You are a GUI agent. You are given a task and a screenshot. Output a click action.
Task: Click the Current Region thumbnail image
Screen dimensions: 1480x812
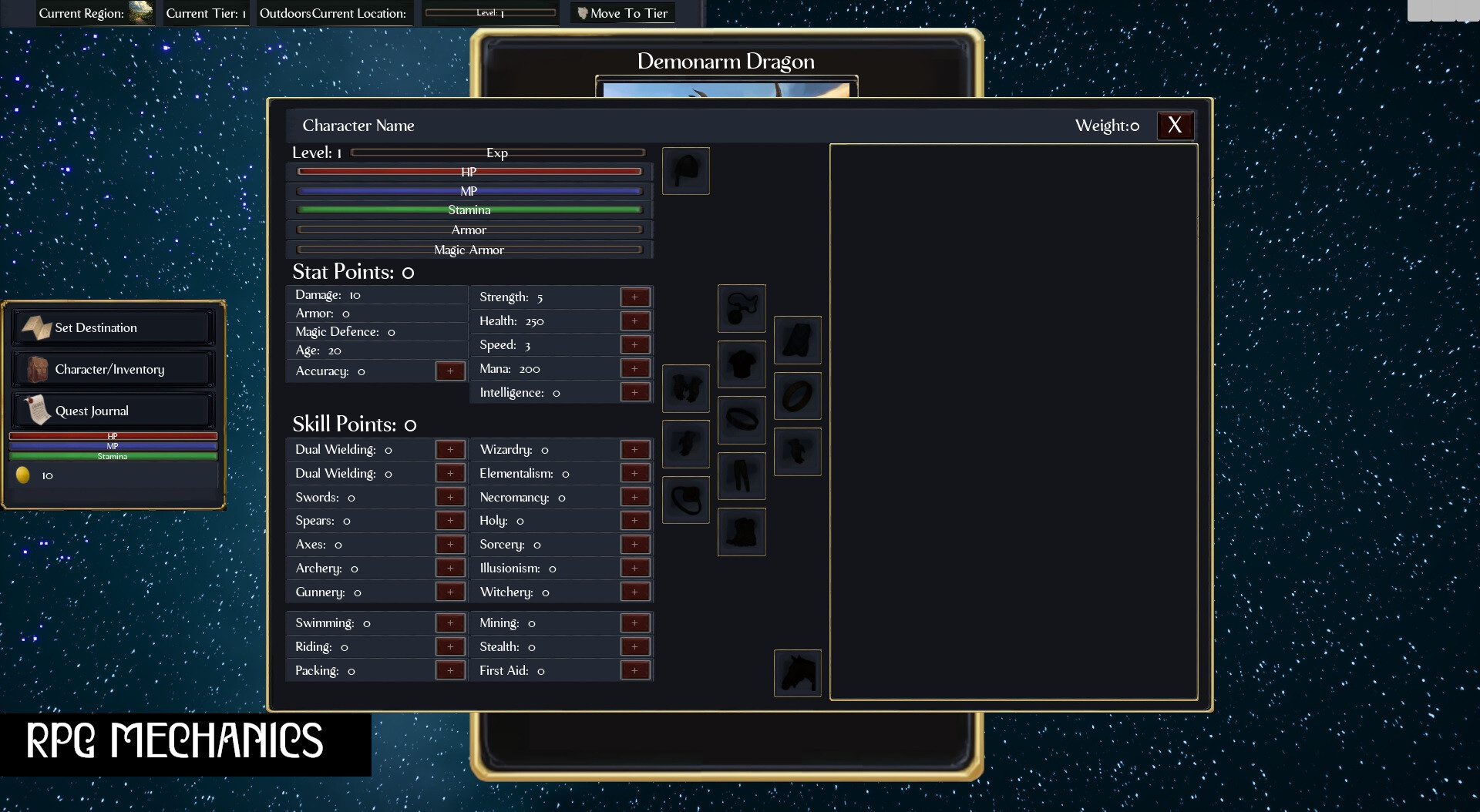click(x=140, y=12)
